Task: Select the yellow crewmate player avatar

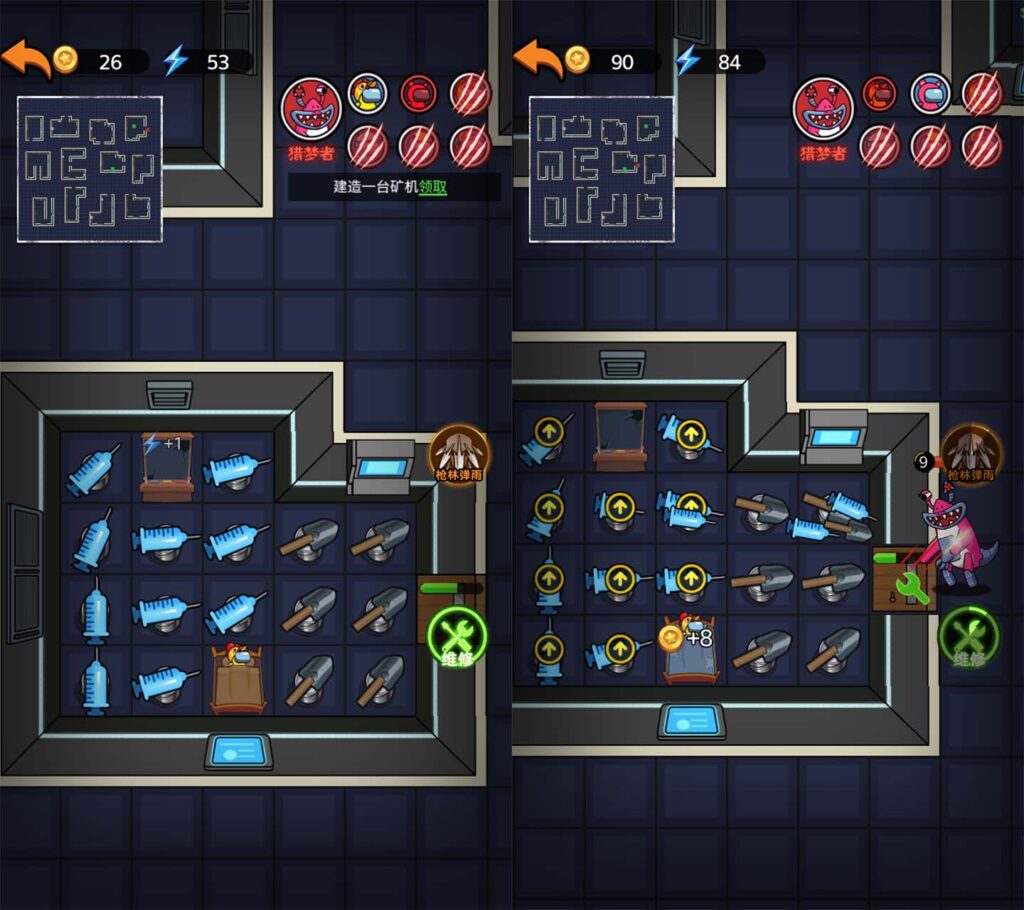Action: click(x=368, y=94)
